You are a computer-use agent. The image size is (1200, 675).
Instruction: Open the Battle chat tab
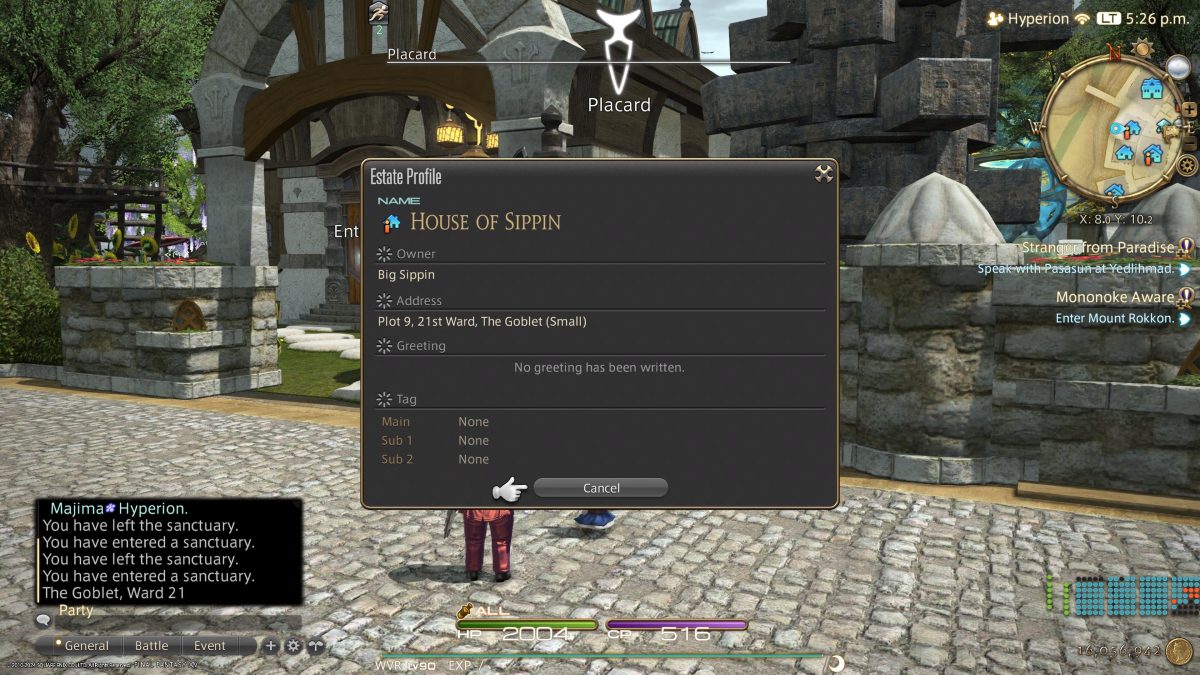[152, 646]
